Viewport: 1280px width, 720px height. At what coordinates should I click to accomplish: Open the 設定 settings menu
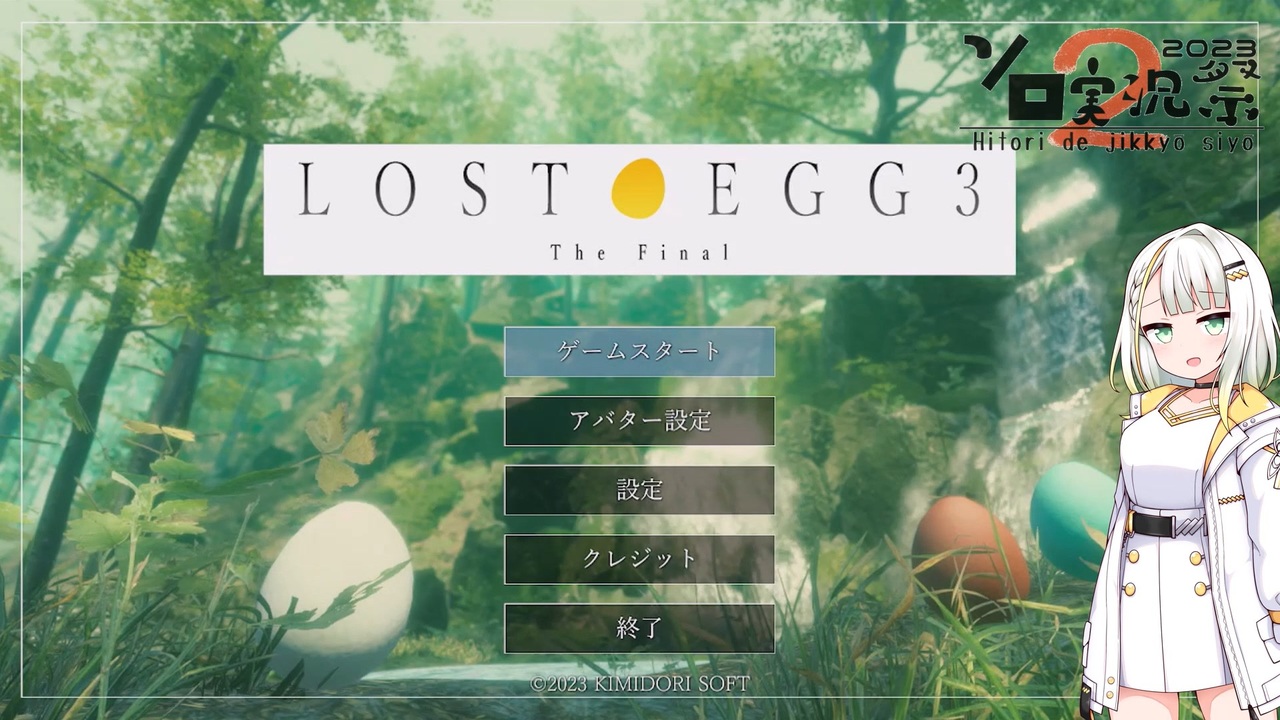point(639,490)
